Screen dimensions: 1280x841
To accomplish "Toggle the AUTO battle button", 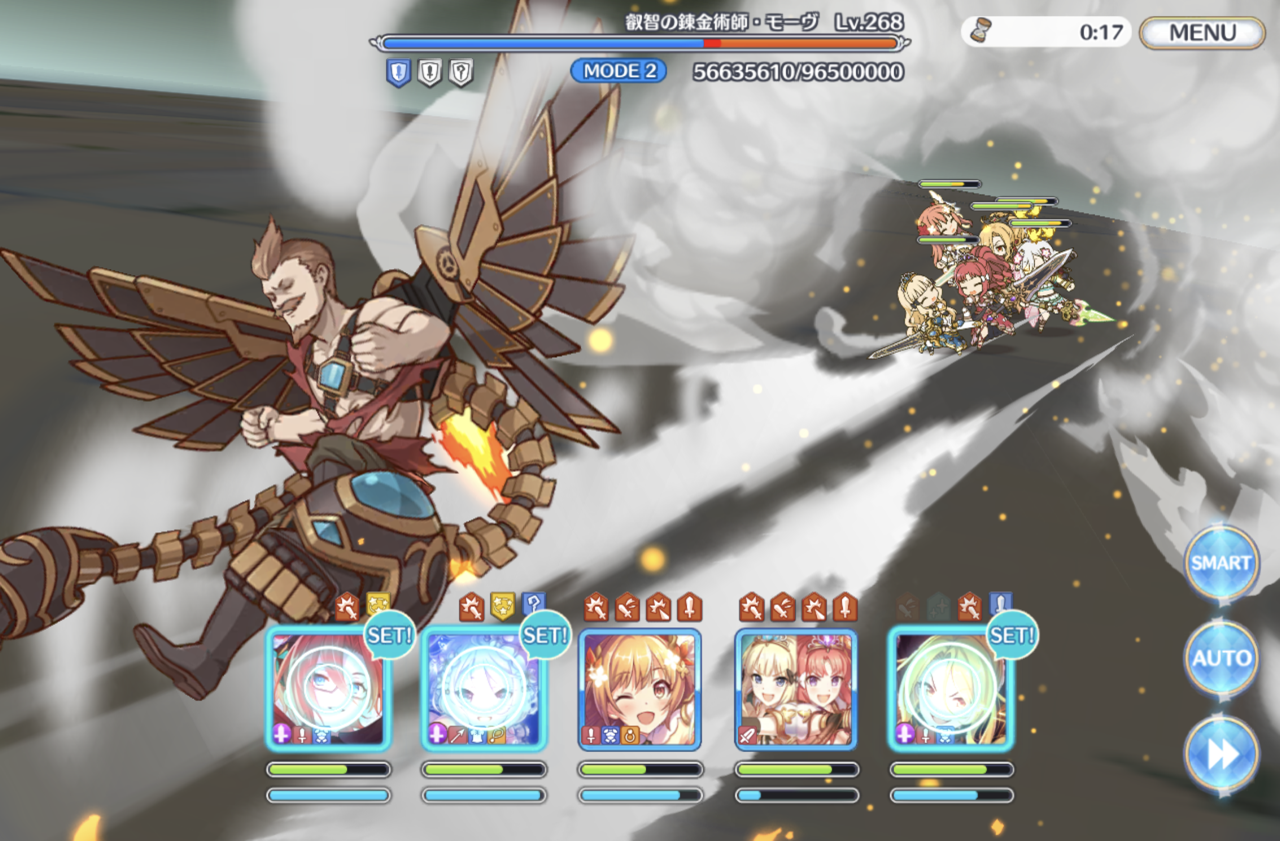I will click(x=1221, y=658).
